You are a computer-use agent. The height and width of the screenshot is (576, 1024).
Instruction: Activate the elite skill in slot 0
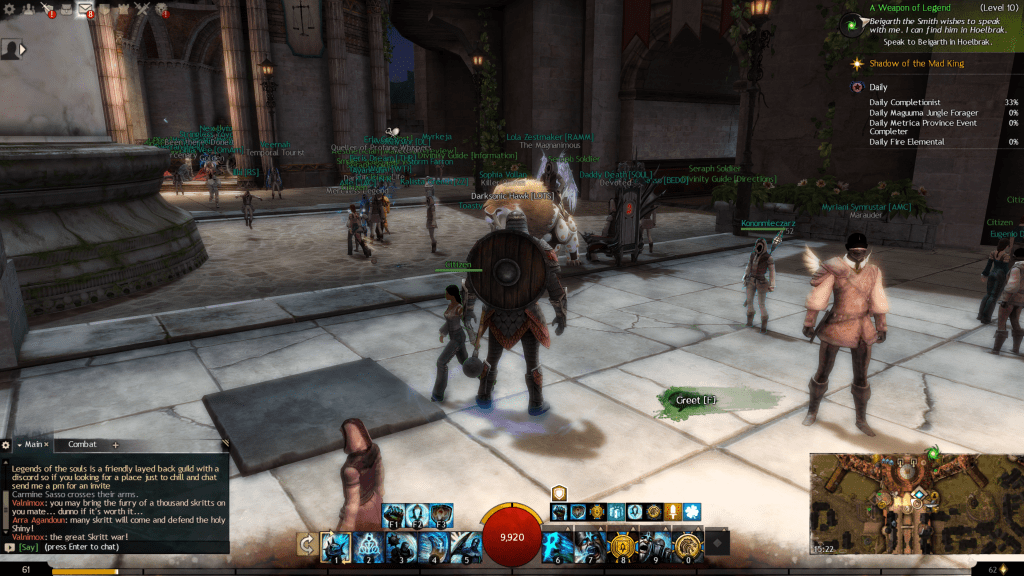pyautogui.click(x=686, y=544)
